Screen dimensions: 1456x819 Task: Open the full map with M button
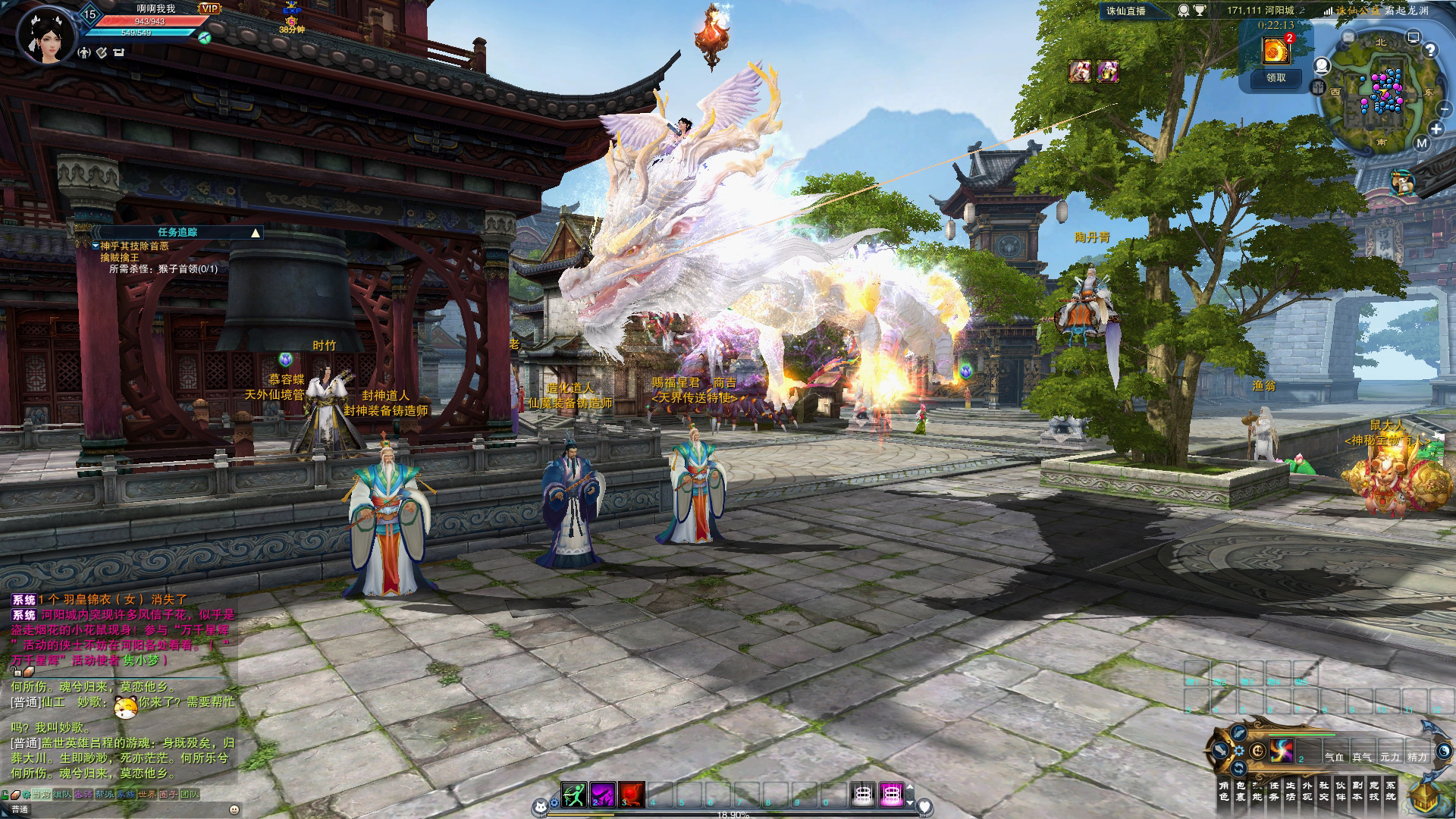[1421, 143]
